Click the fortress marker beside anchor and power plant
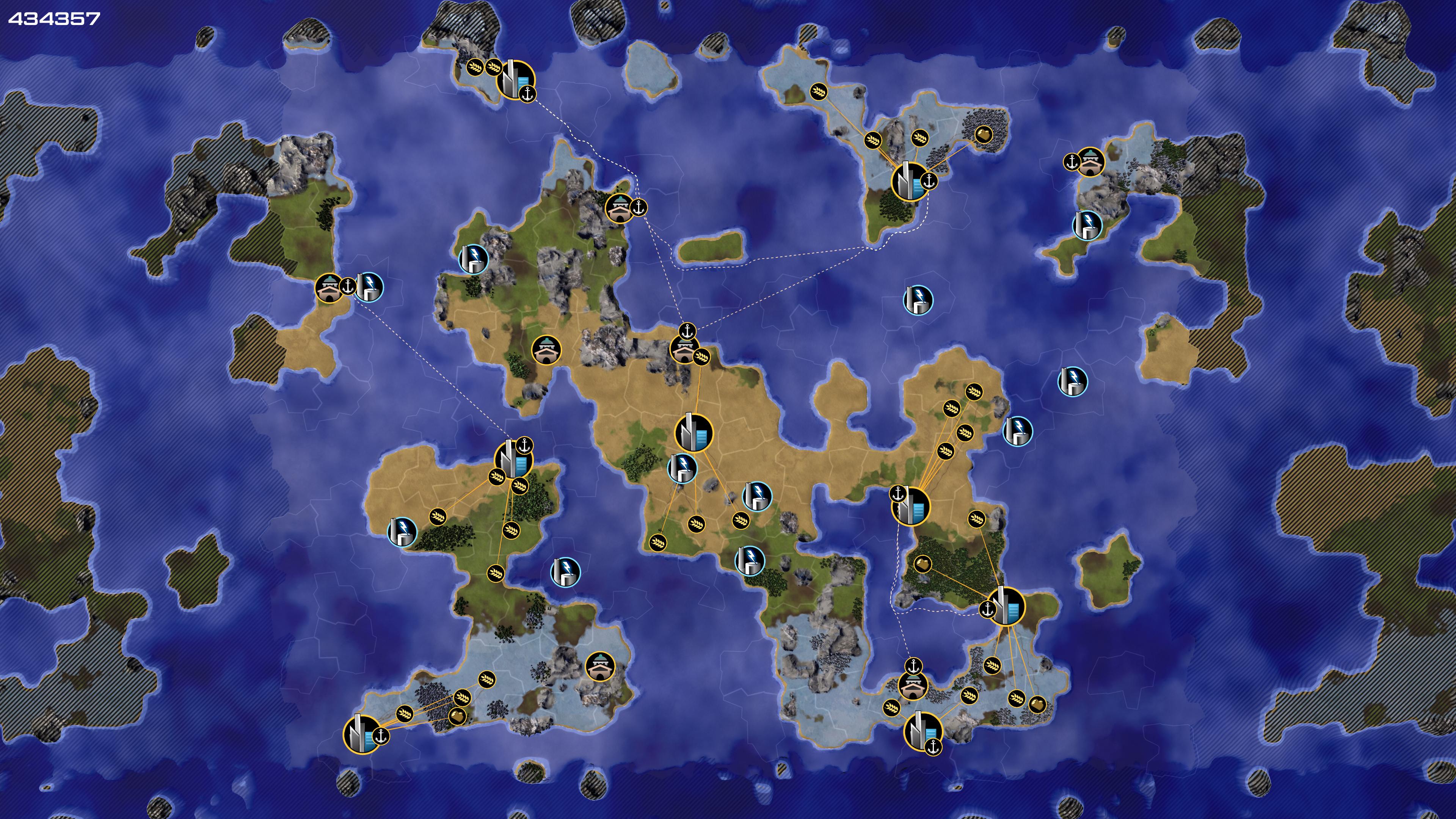This screenshot has width=1456, height=819. pos(329,288)
